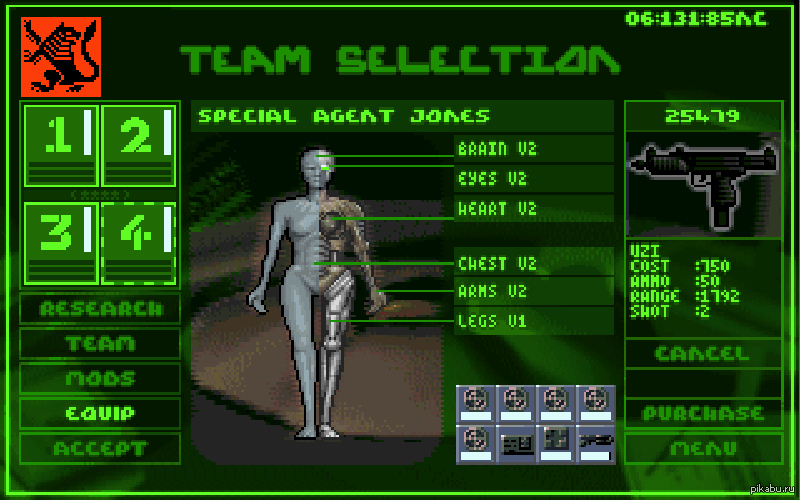Screen dimensions: 800x500
Task: Choose the Heart V2 modification
Action: pos(533,210)
